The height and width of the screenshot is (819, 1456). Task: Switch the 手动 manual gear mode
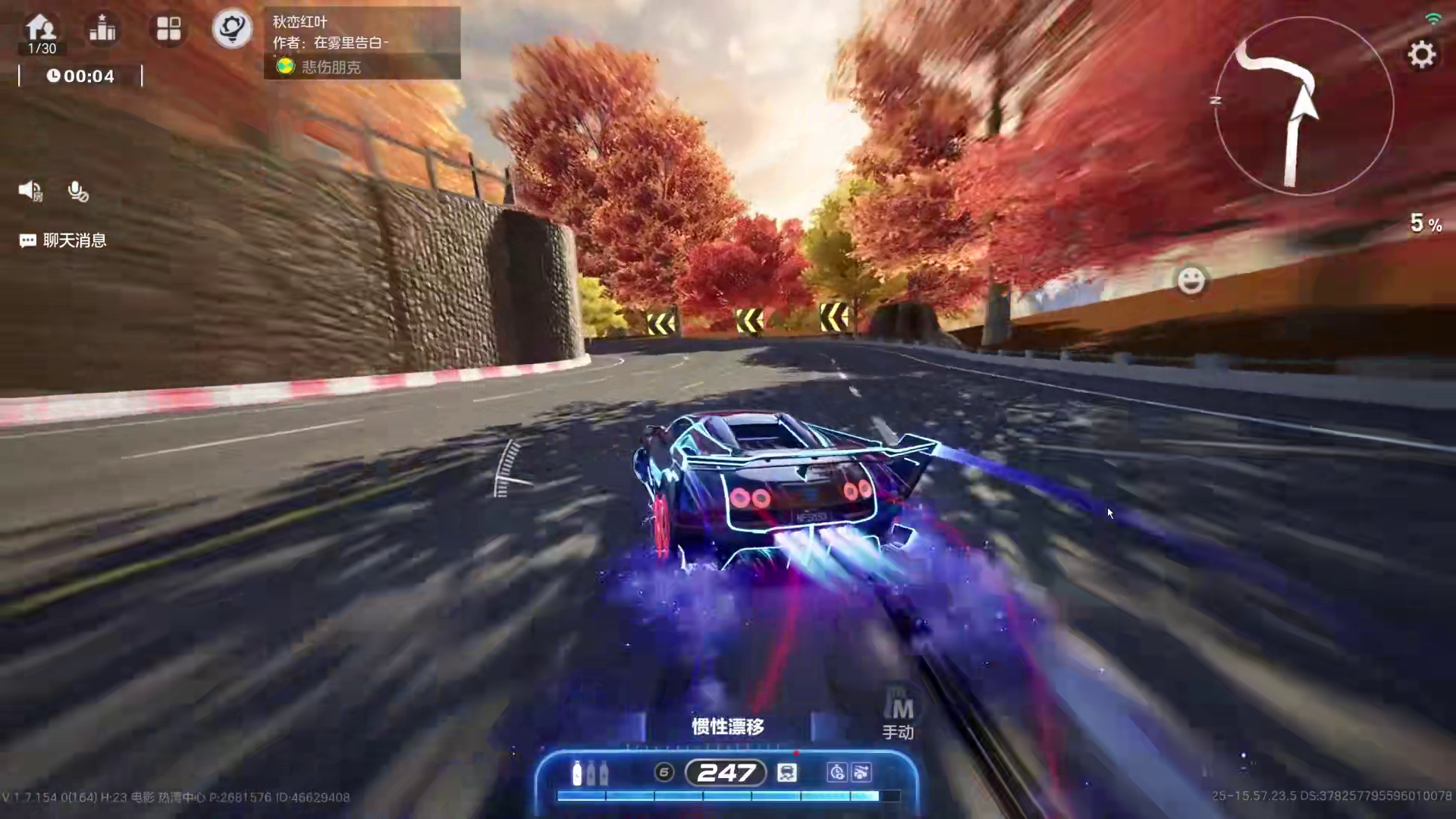coord(899,717)
